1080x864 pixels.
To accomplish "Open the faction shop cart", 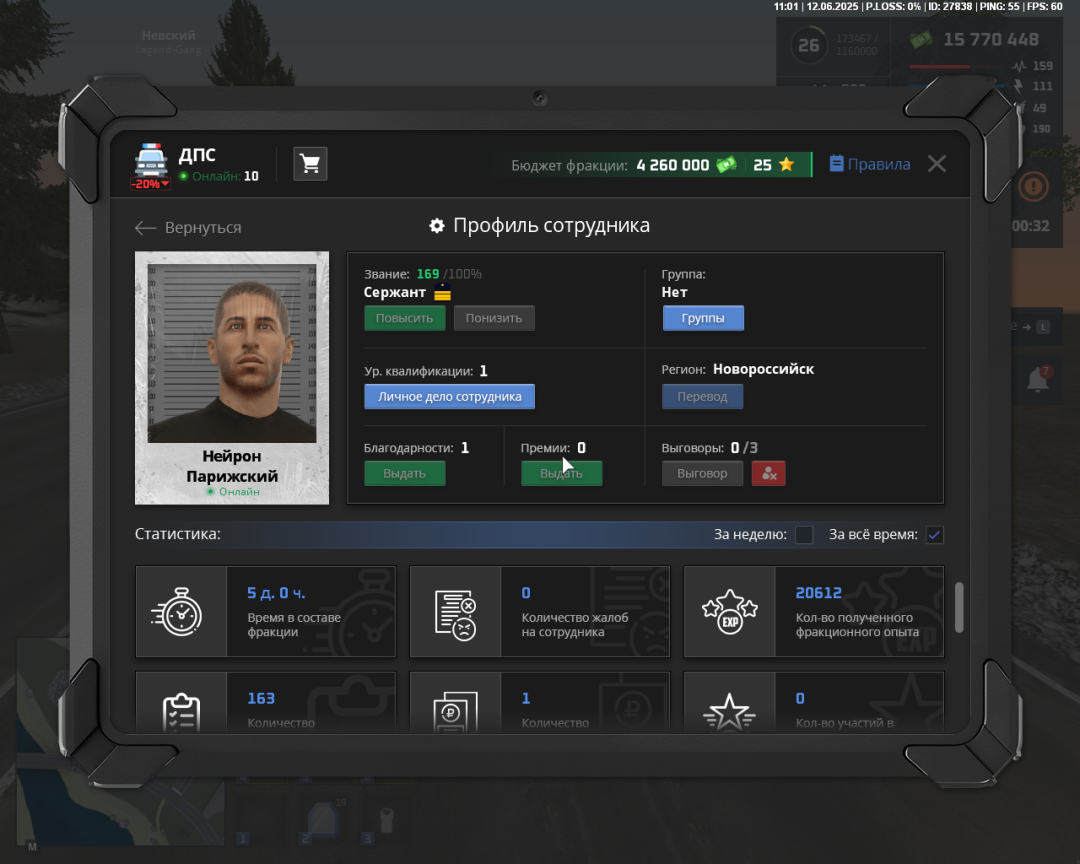I will click(310, 164).
